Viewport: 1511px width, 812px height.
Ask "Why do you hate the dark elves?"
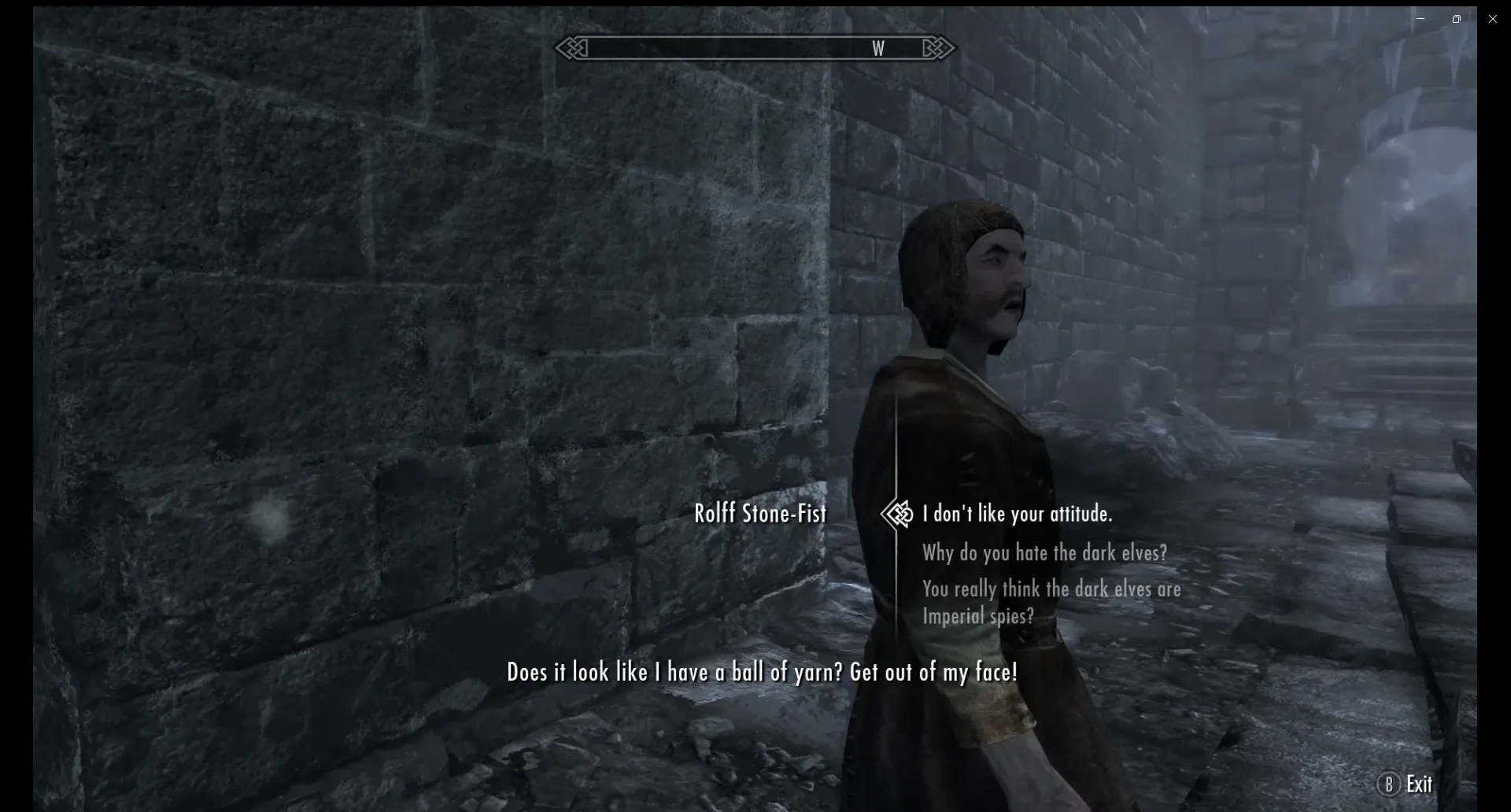pos(1044,553)
